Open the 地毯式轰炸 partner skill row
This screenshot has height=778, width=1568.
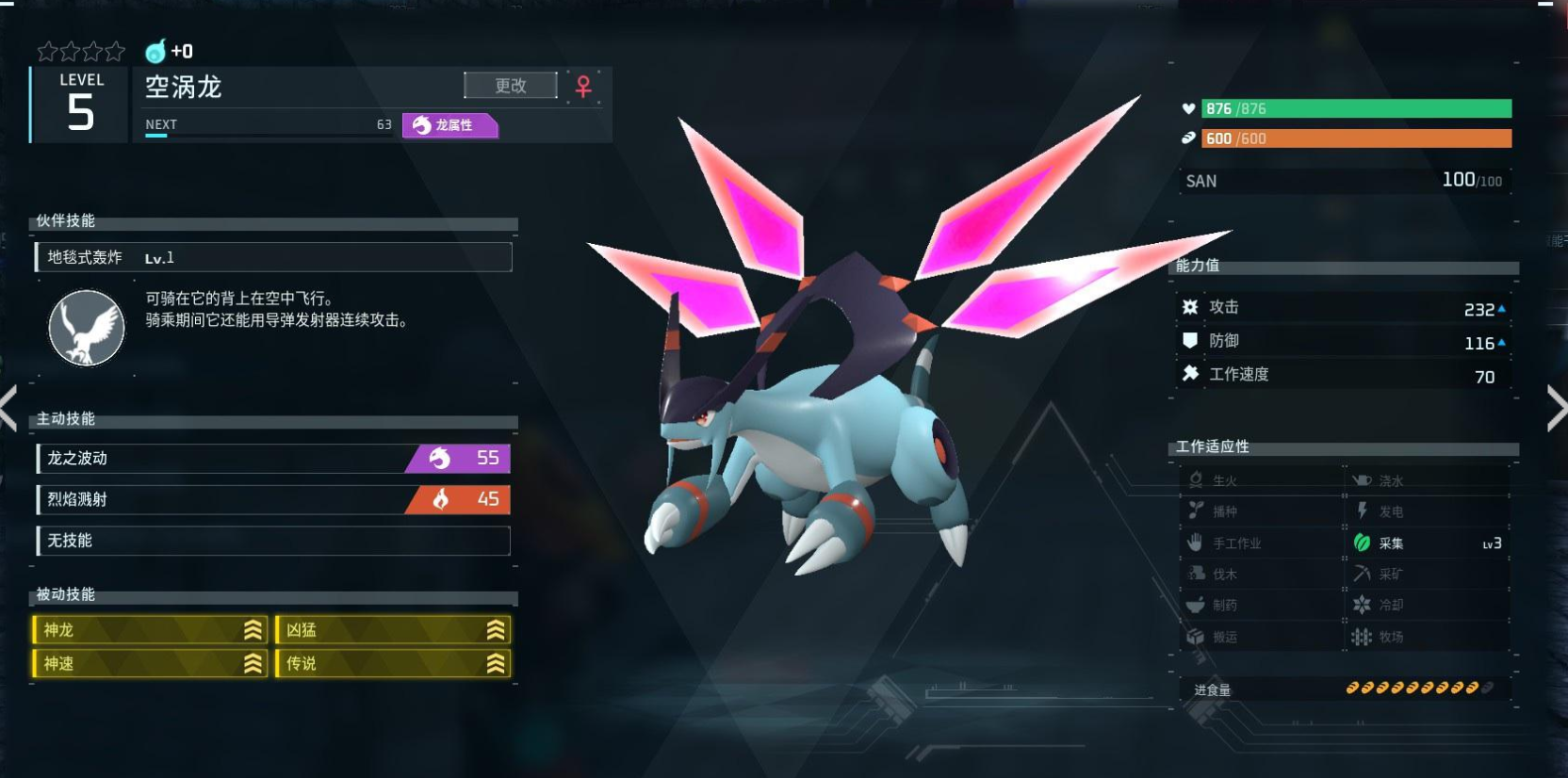pyautogui.click(x=273, y=257)
